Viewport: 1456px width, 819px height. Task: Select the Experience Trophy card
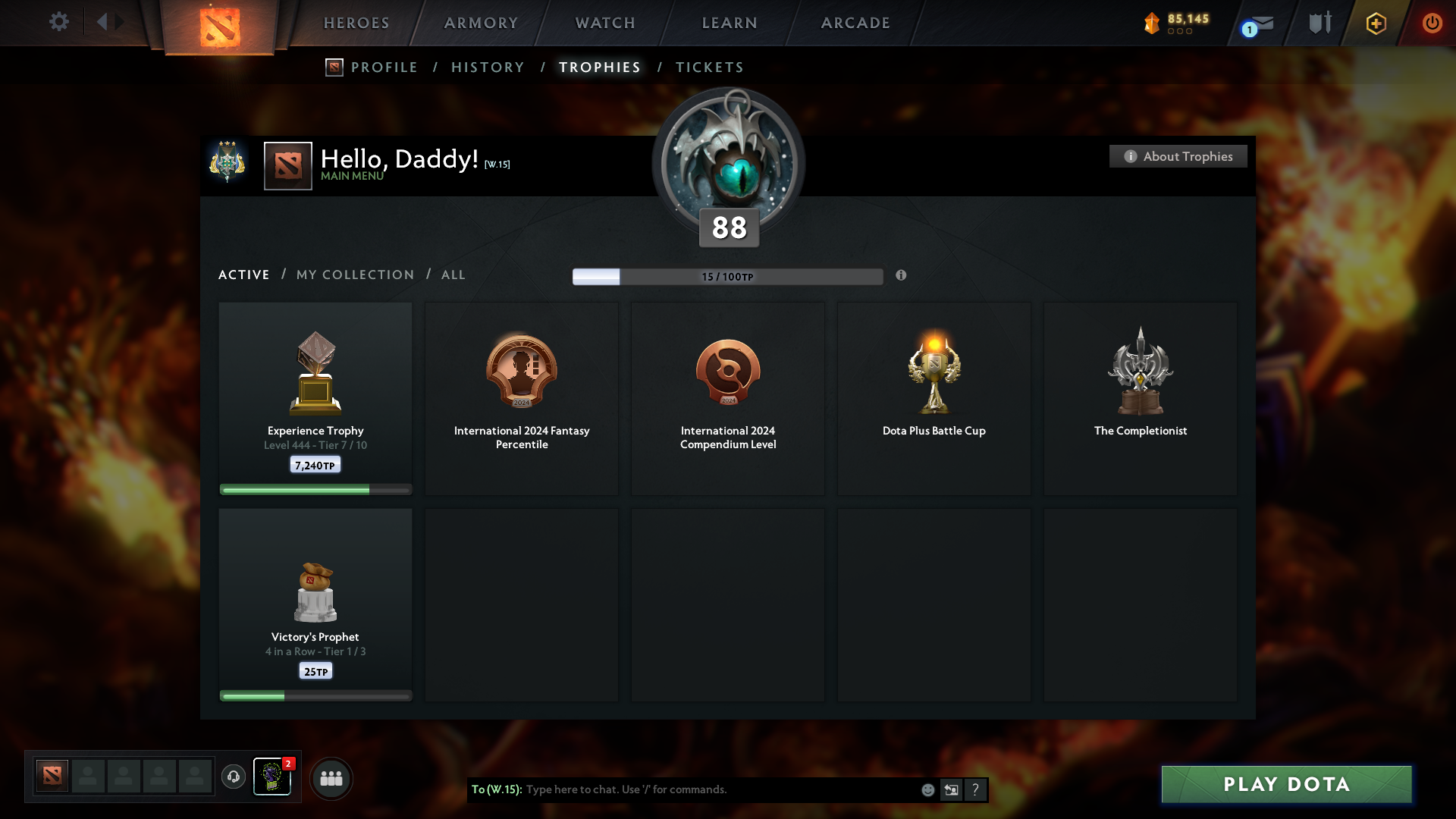(x=315, y=398)
